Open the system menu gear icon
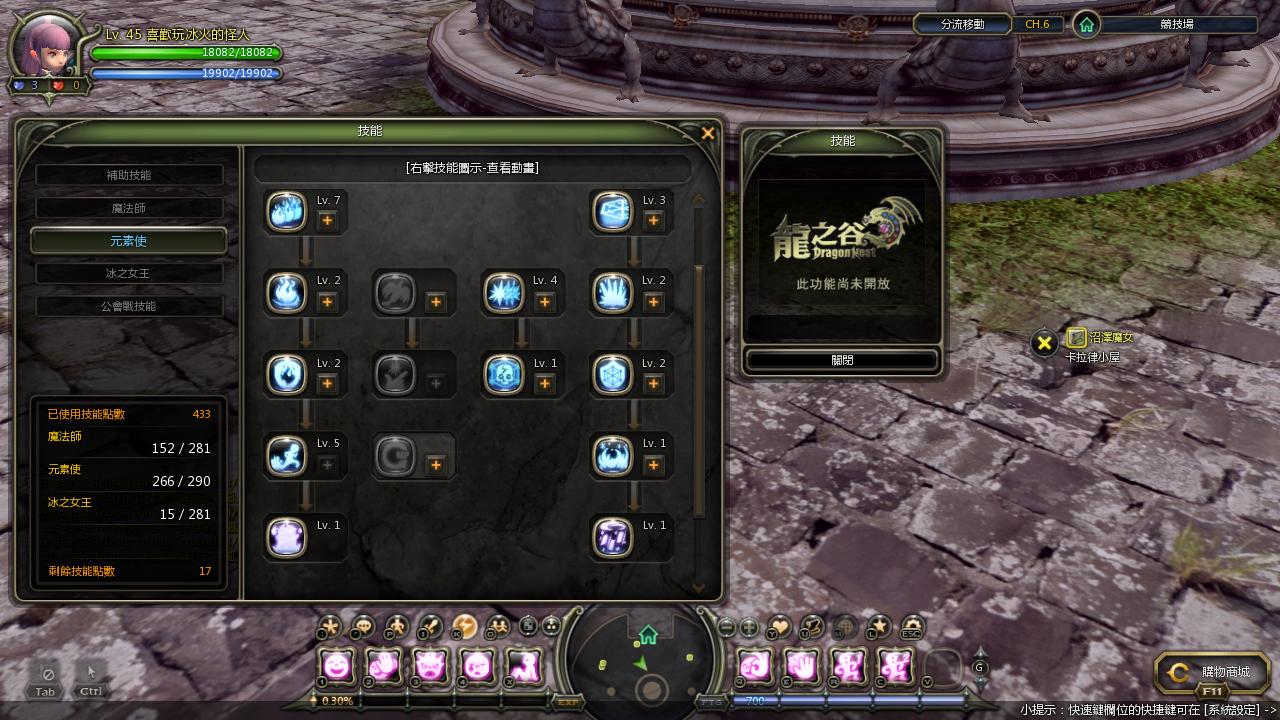This screenshot has width=1280, height=720. (911, 627)
